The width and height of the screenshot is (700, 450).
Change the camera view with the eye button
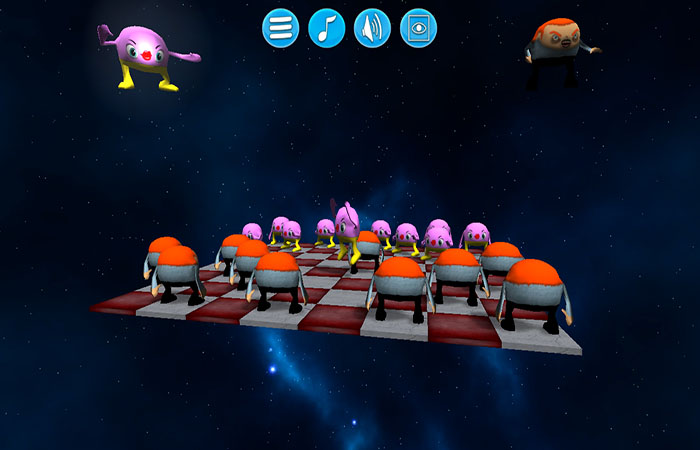[419, 28]
